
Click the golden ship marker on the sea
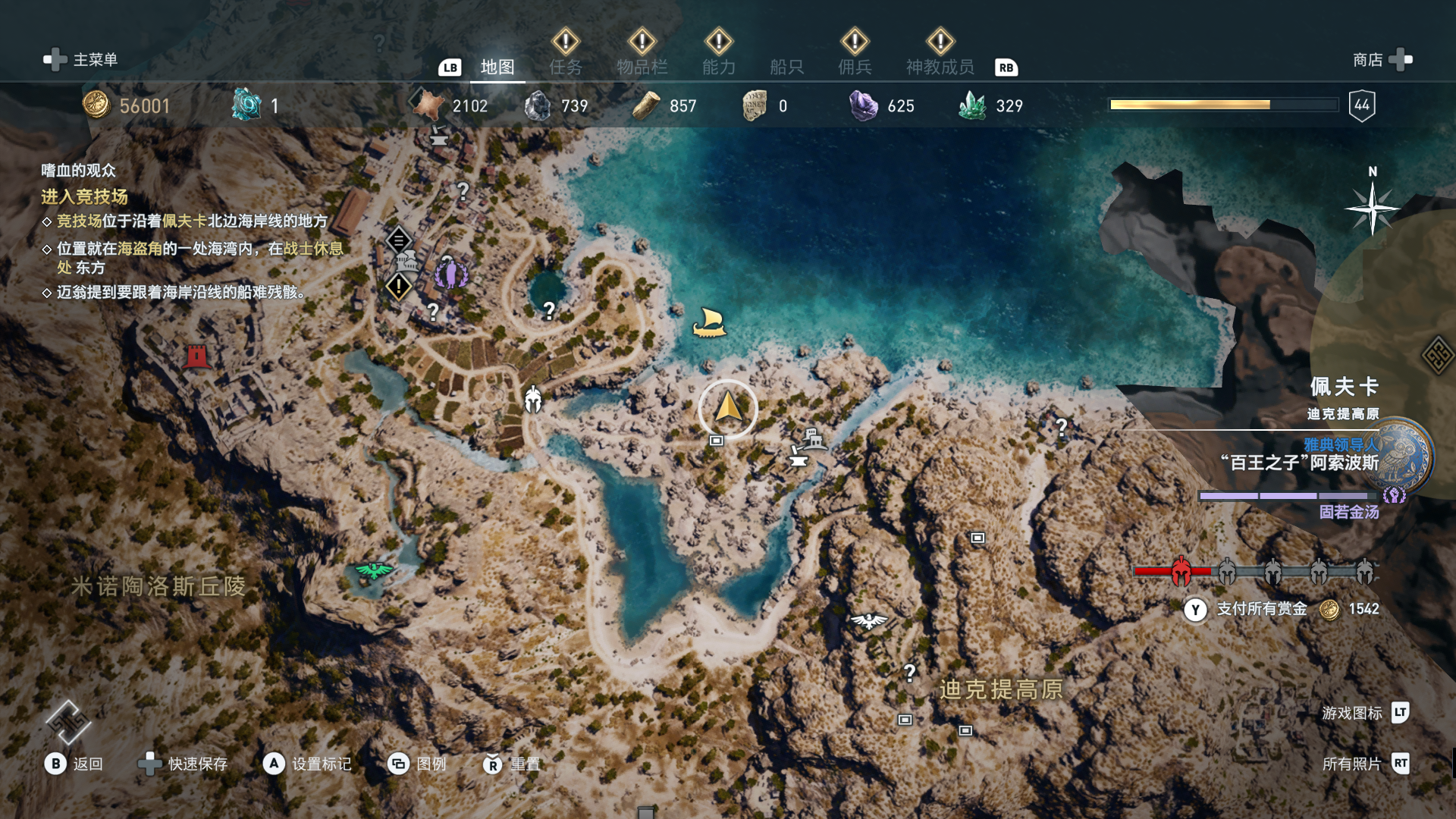click(x=709, y=323)
